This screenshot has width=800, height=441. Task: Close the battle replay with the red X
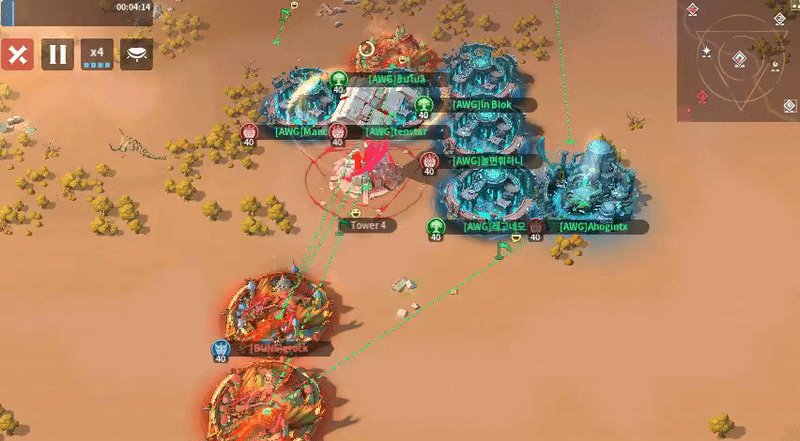17,54
